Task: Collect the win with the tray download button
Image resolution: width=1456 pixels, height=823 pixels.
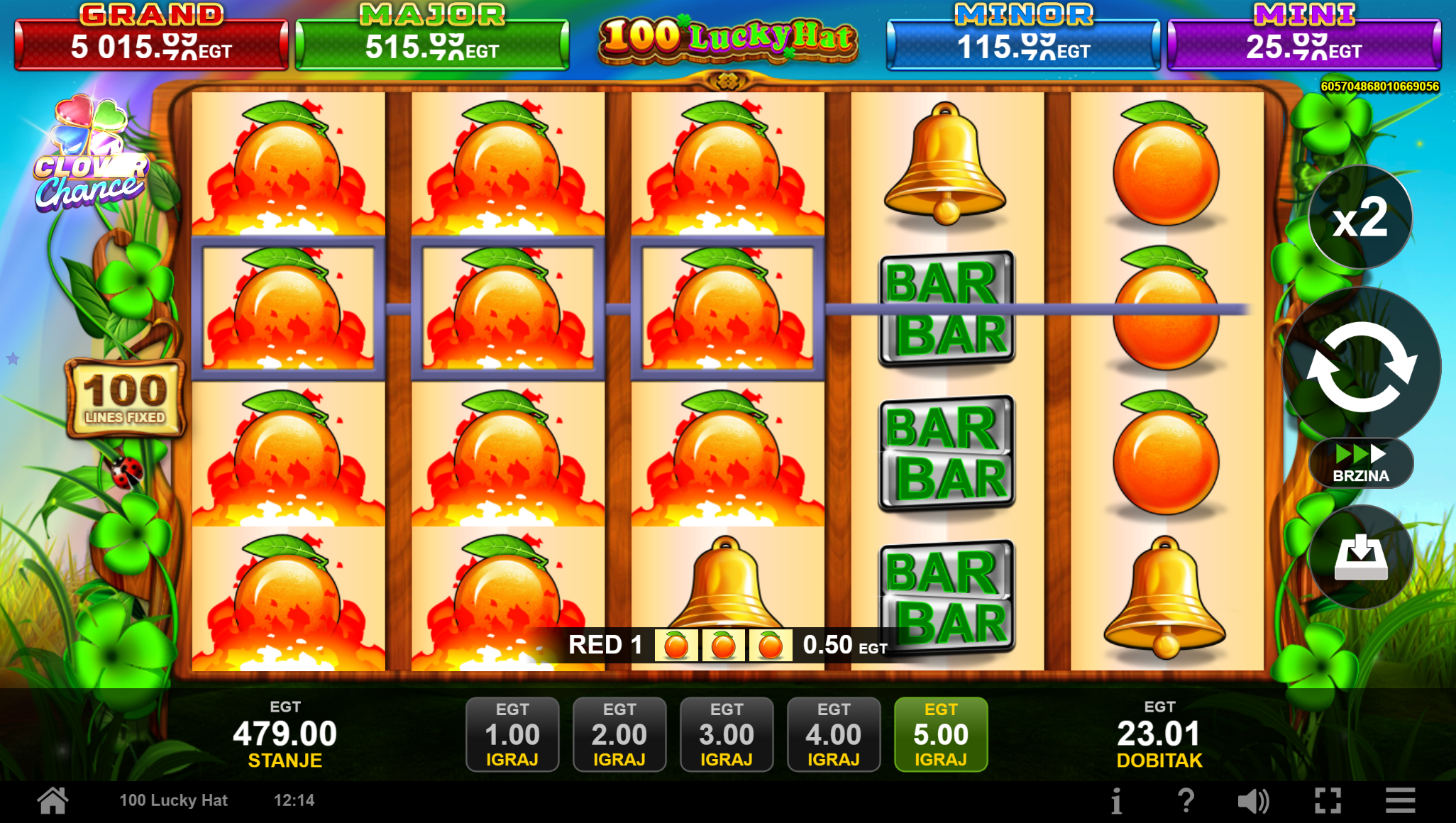Action: click(x=1360, y=558)
